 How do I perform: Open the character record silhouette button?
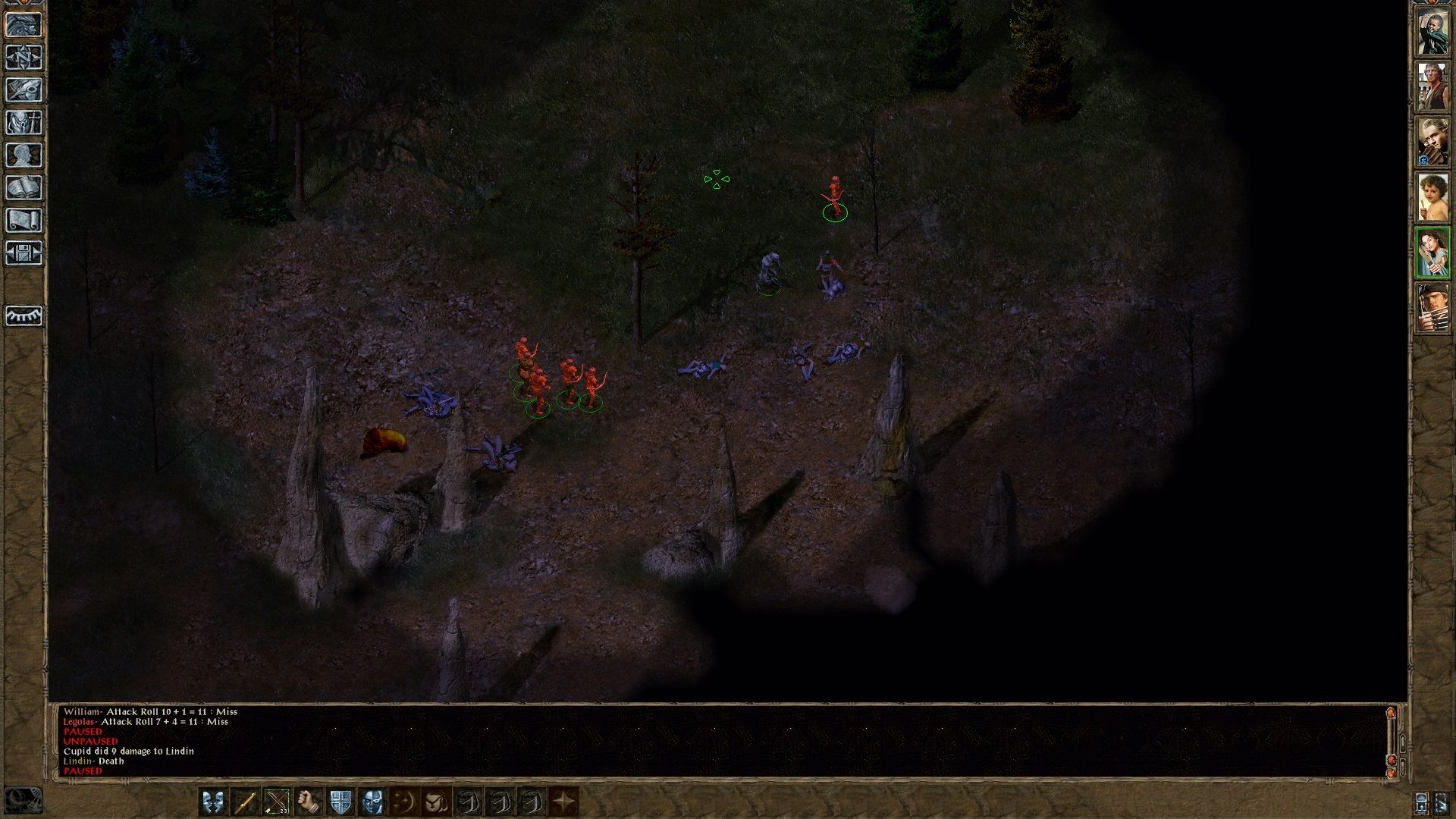tap(24, 155)
